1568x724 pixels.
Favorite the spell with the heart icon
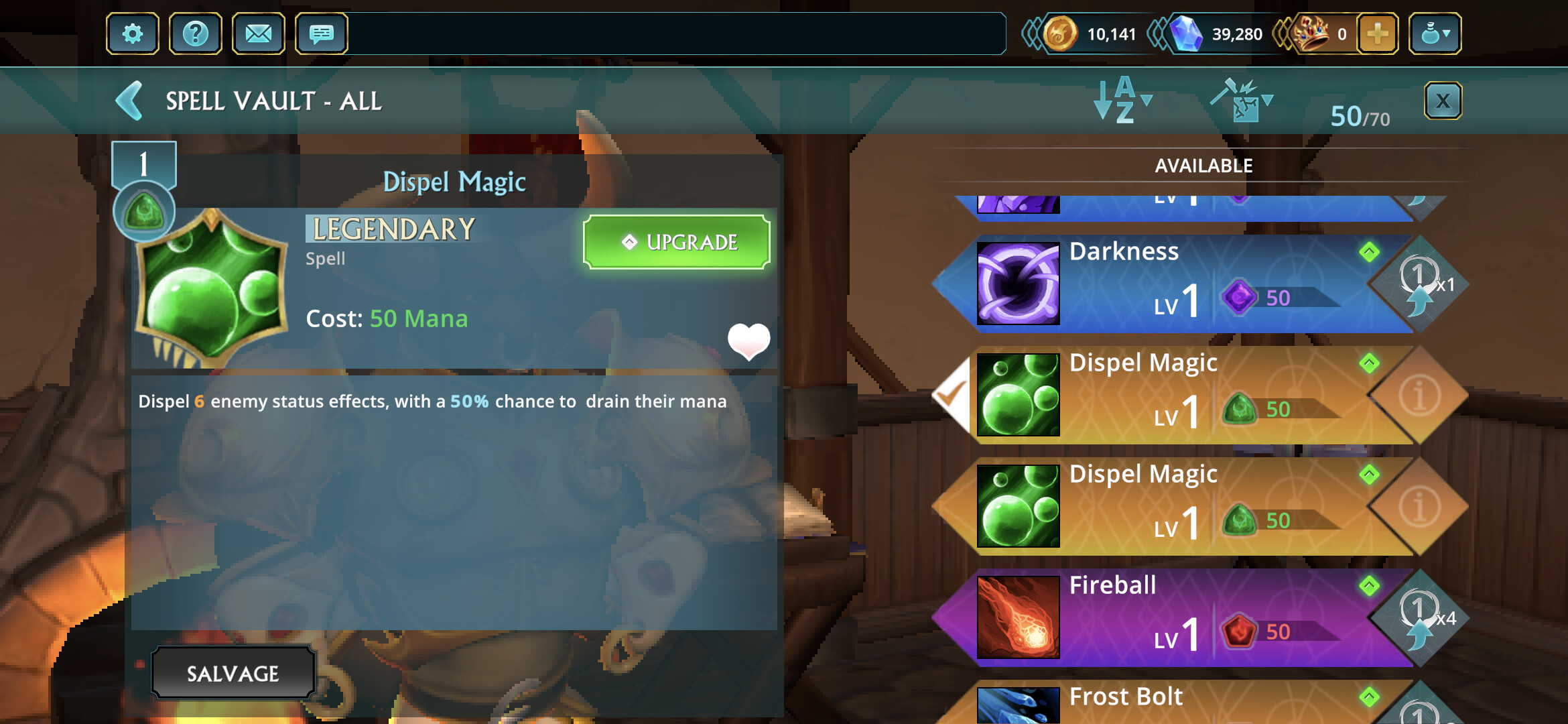(x=748, y=341)
